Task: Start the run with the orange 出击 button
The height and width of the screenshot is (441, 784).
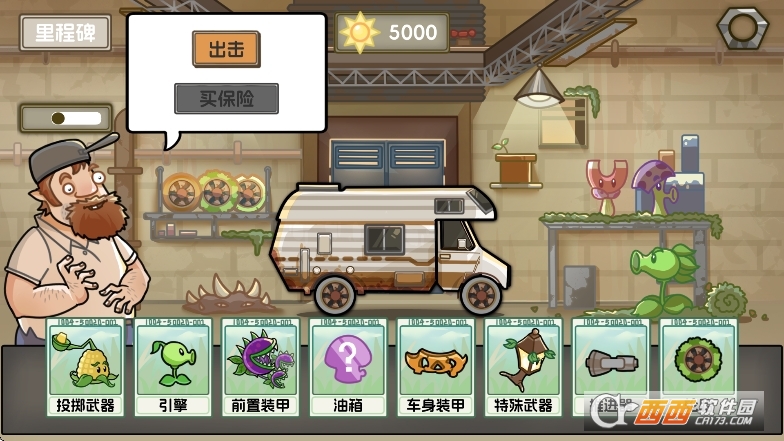Action: pos(226,48)
